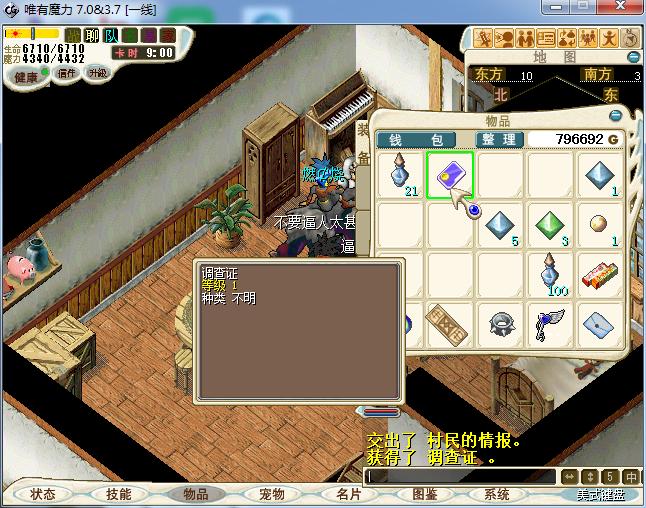Select the 调查证 purple card item
This screenshot has height=508, width=646.
[450, 175]
